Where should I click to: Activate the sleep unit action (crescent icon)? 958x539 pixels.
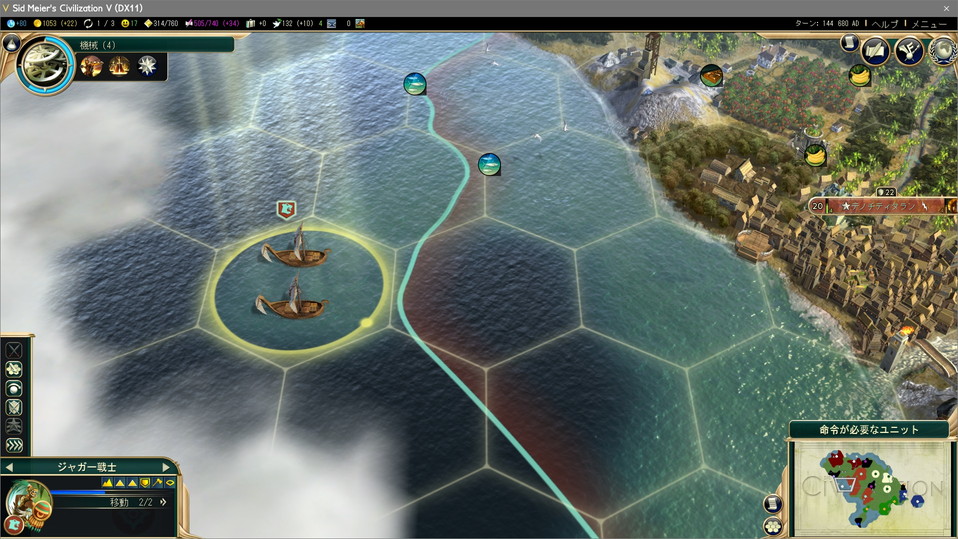pyautogui.click(x=14, y=388)
